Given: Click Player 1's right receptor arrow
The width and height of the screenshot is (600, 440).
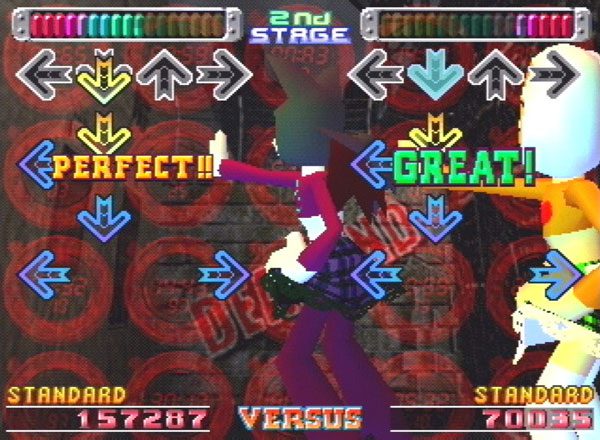Looking at the screenshot, I should pyautogui.click(x=222, y=72).
